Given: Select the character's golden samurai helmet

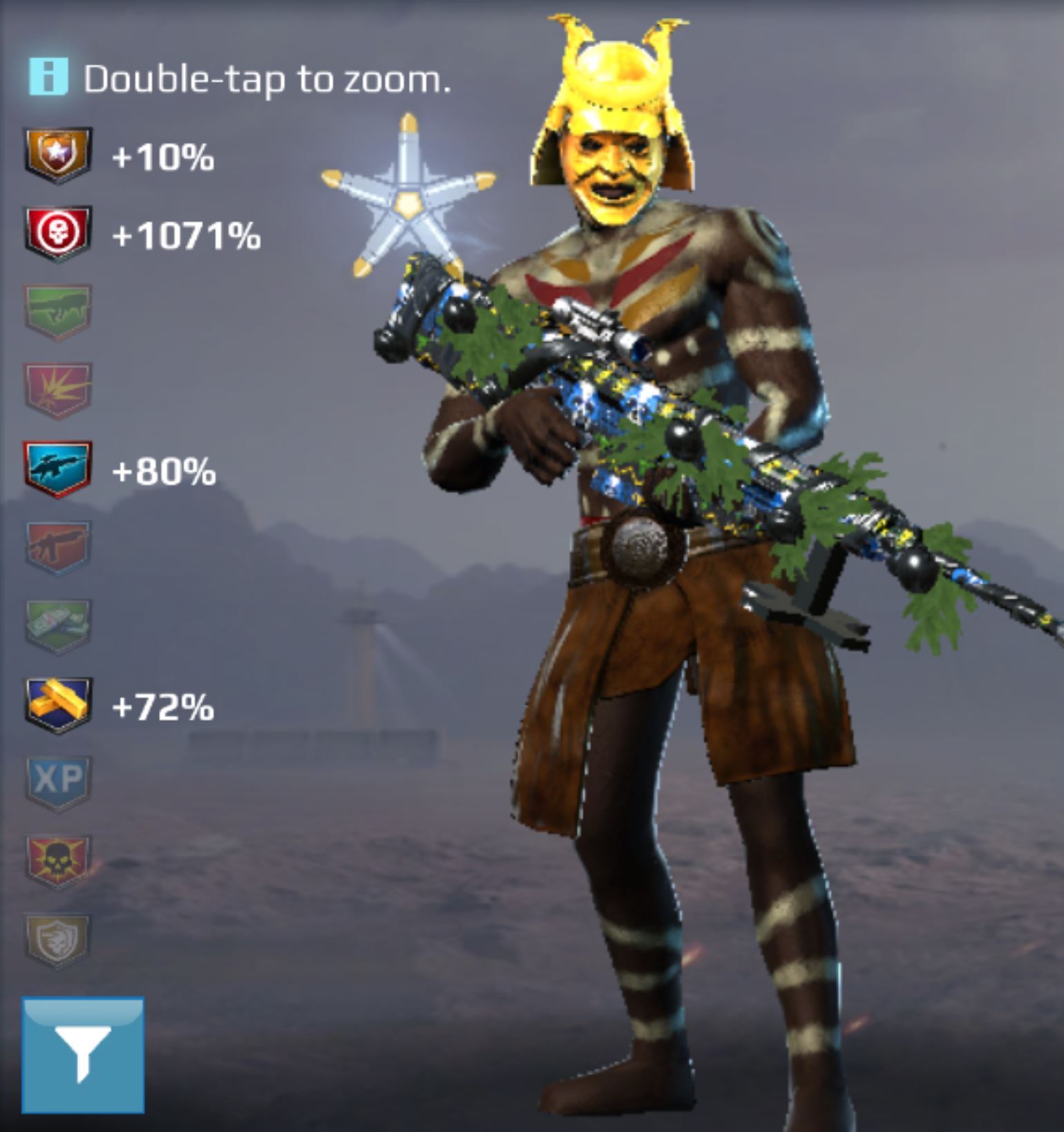Looking at the screenshot, I should coord(615,83).
